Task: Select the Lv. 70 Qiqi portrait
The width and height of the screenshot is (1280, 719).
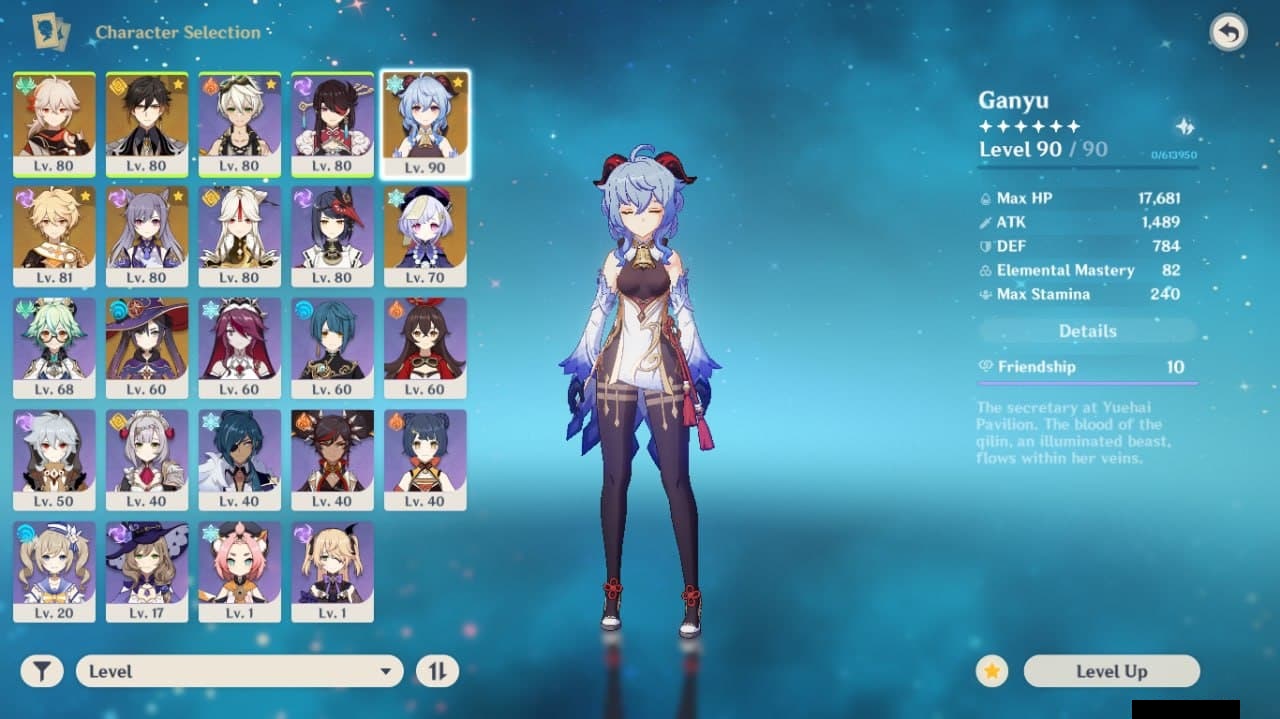Action: [x=425, y=236]
